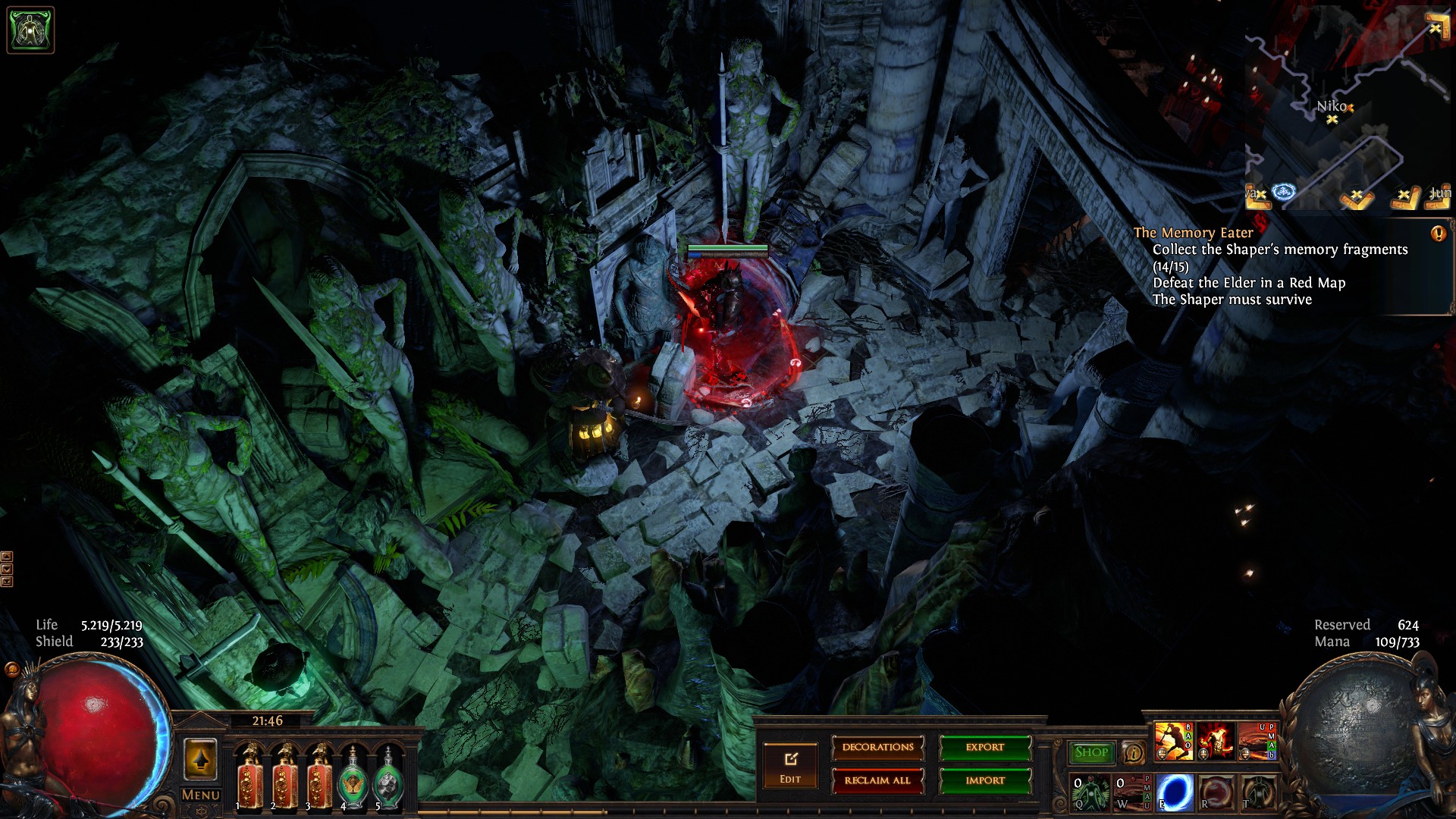Click the Reclaim All button
The image size is (1456, 819).
[878, 780]
